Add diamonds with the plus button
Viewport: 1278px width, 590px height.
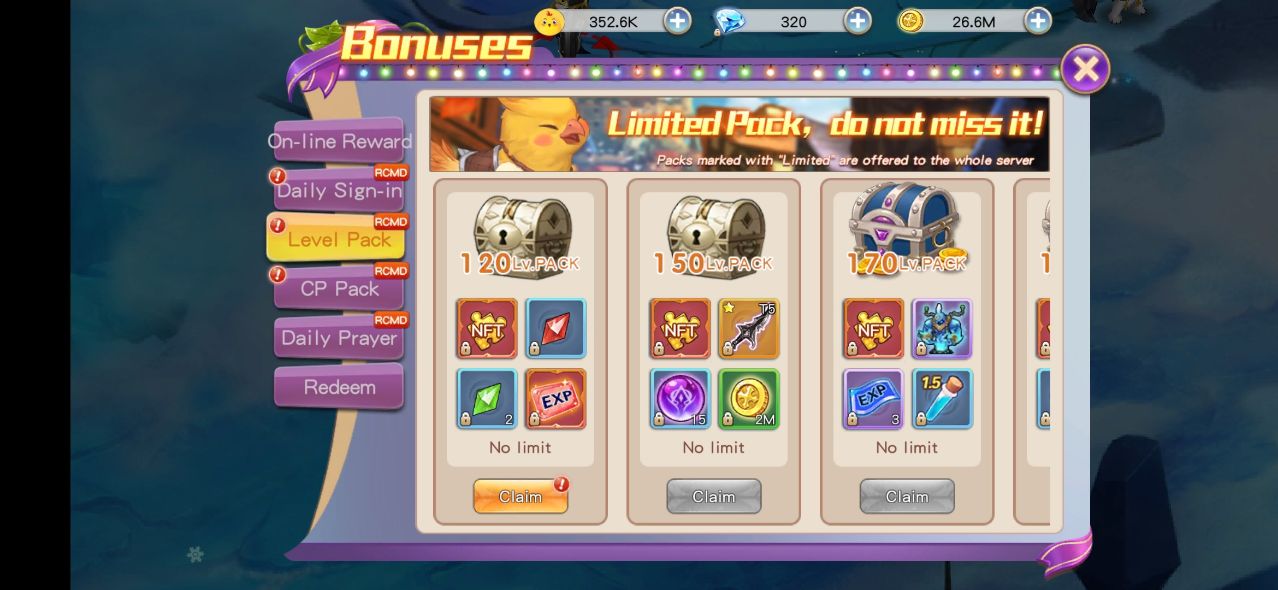pos(857,21)
